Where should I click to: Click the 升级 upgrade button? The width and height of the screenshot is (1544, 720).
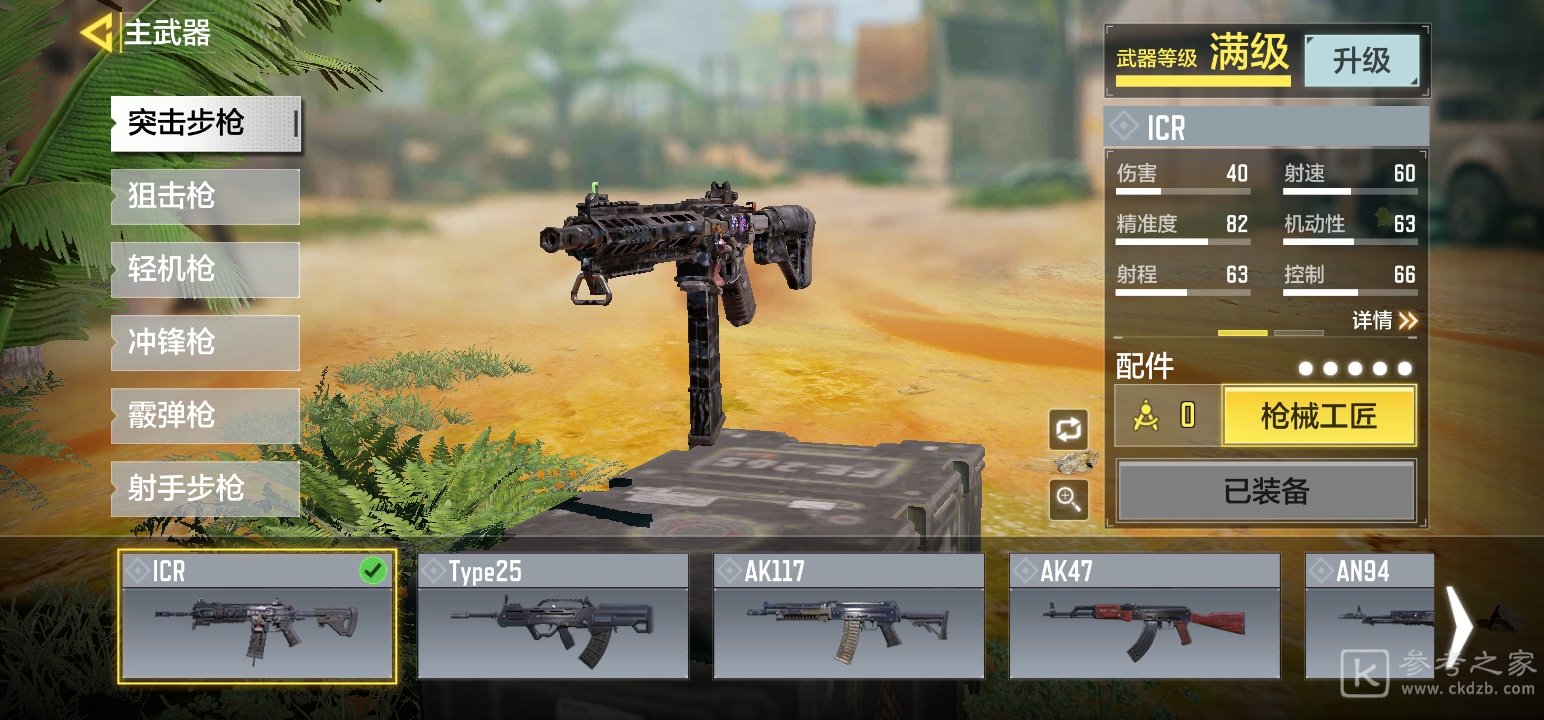[1361, 61]
